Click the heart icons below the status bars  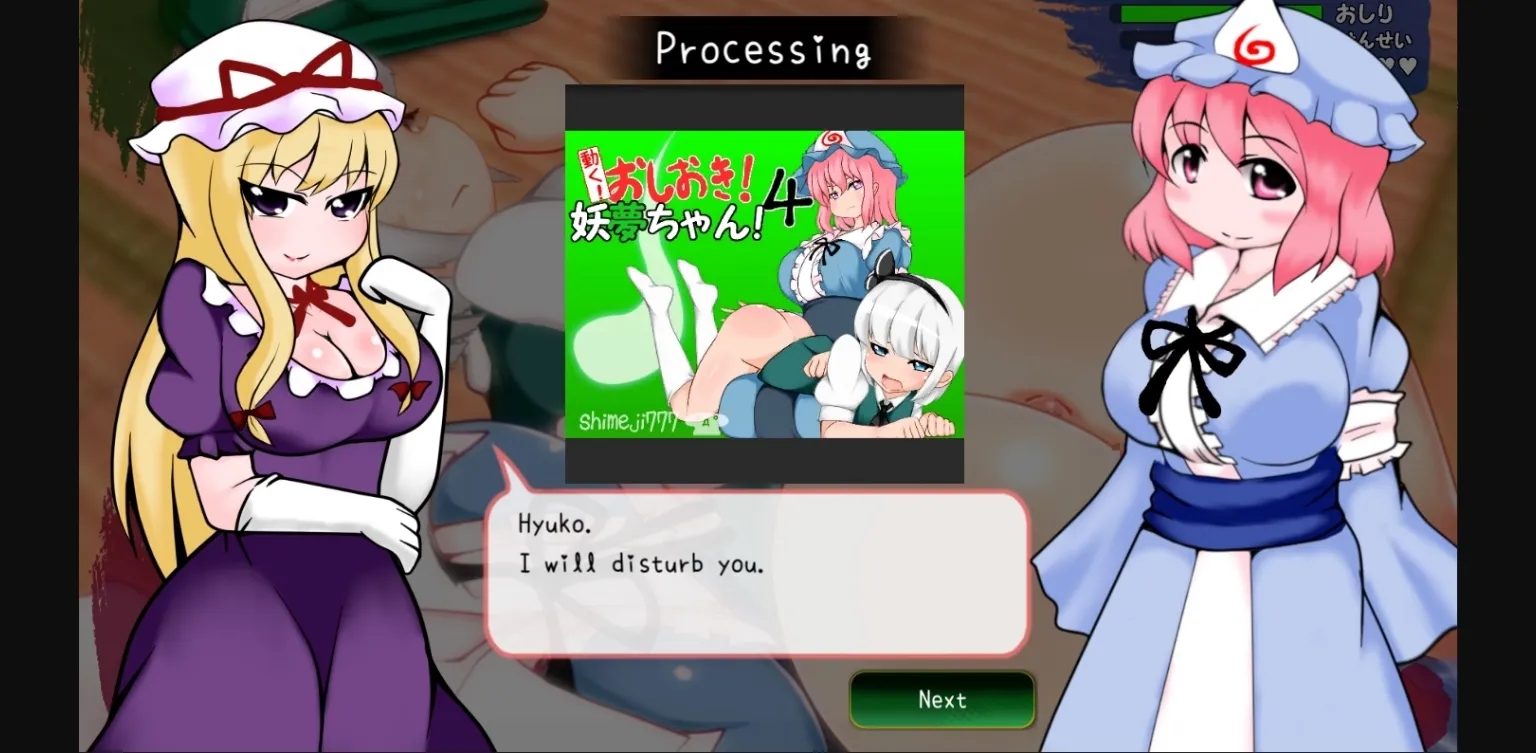tap(1397, 62)
